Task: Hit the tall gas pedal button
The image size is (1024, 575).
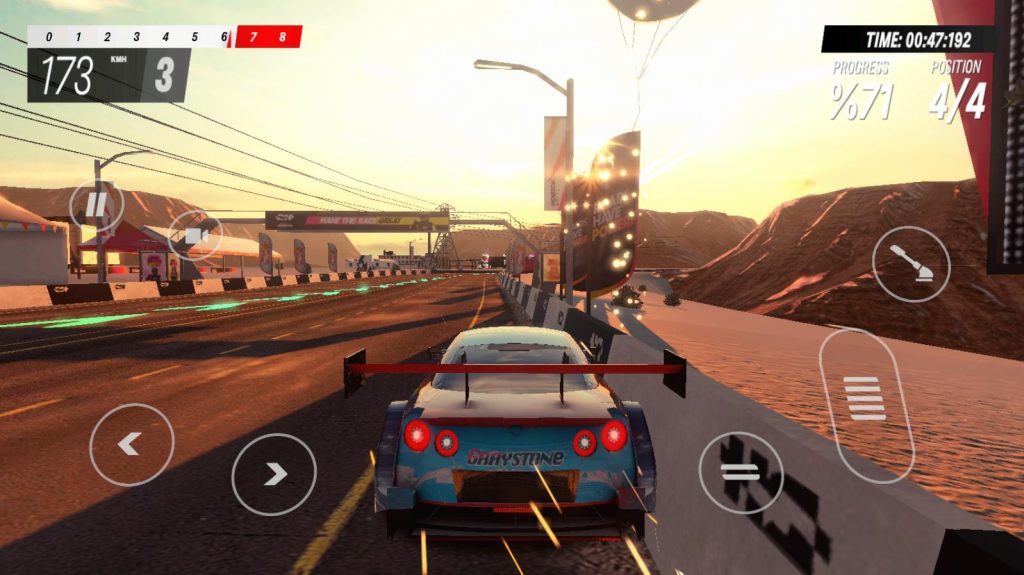Action: (x=866, y=403)
